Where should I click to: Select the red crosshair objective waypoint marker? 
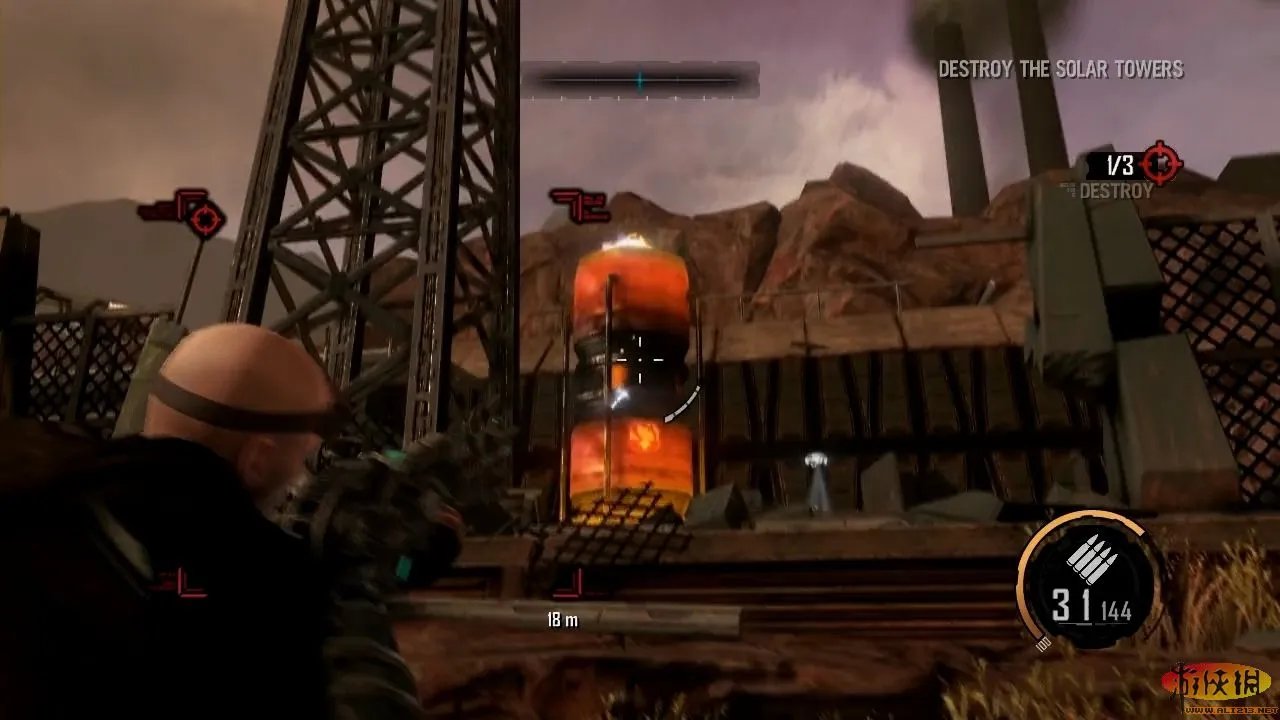coord(205,219)
